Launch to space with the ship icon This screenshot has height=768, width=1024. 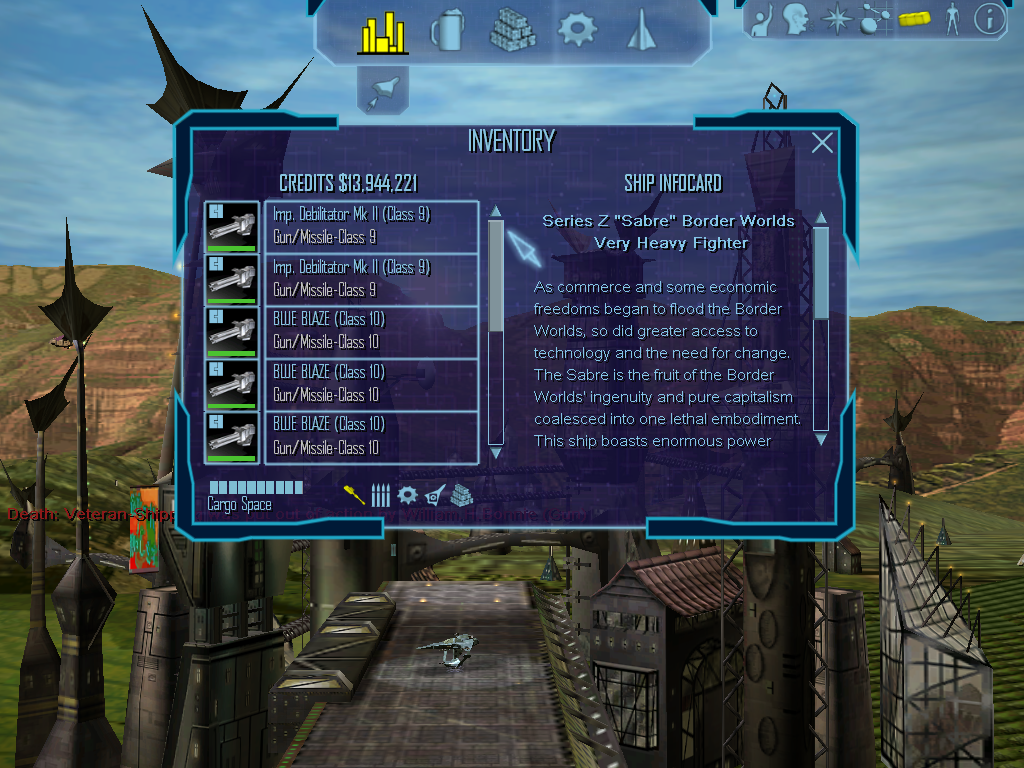(x=383, y=91)
